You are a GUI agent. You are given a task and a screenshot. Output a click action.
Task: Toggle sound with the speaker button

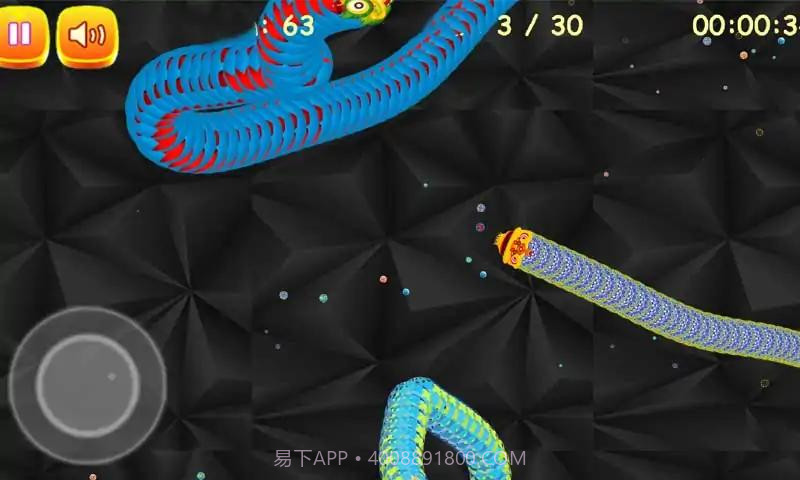click(x=87, y=36)
